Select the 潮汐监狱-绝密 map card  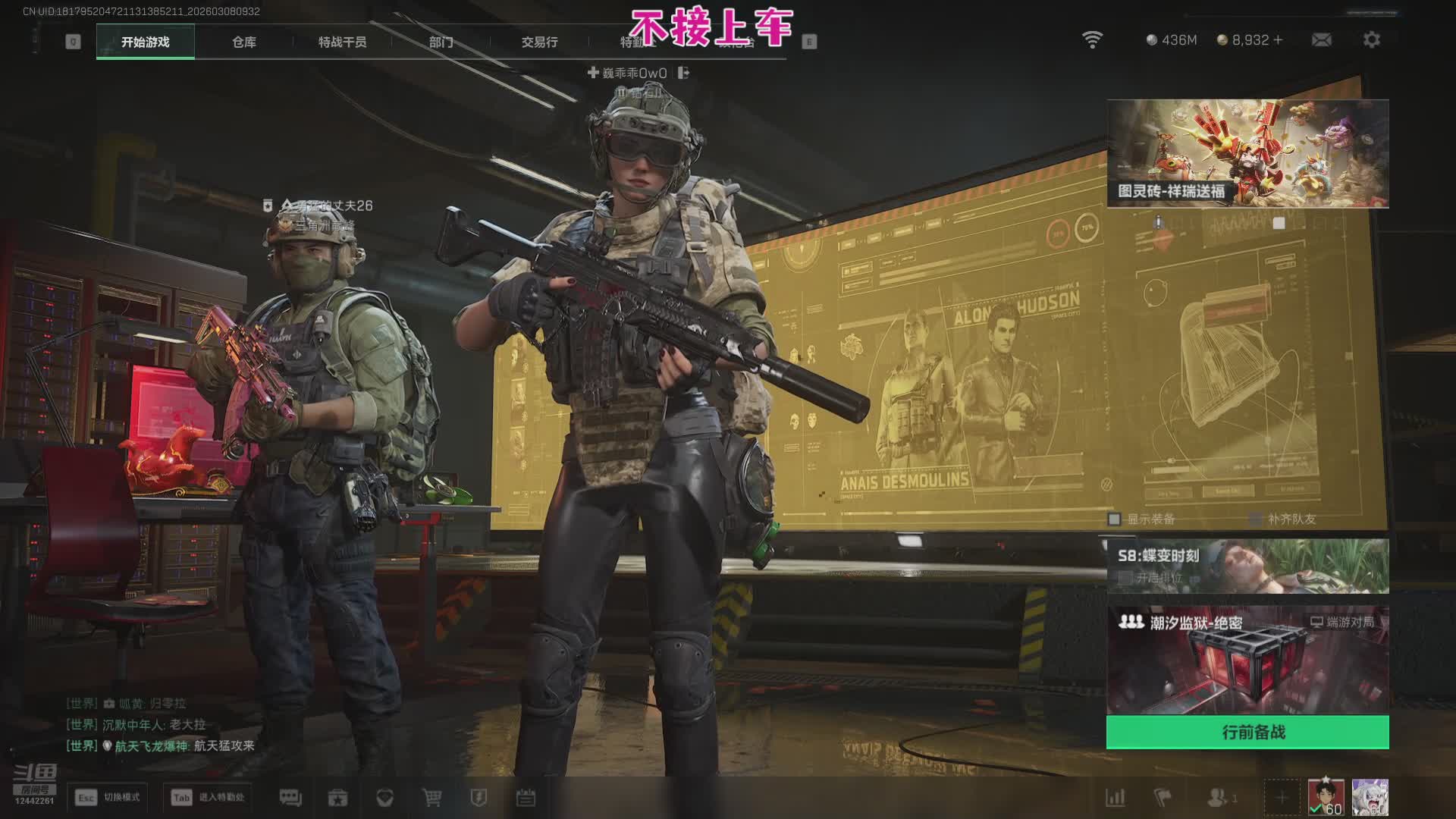tap(1247, 660)
